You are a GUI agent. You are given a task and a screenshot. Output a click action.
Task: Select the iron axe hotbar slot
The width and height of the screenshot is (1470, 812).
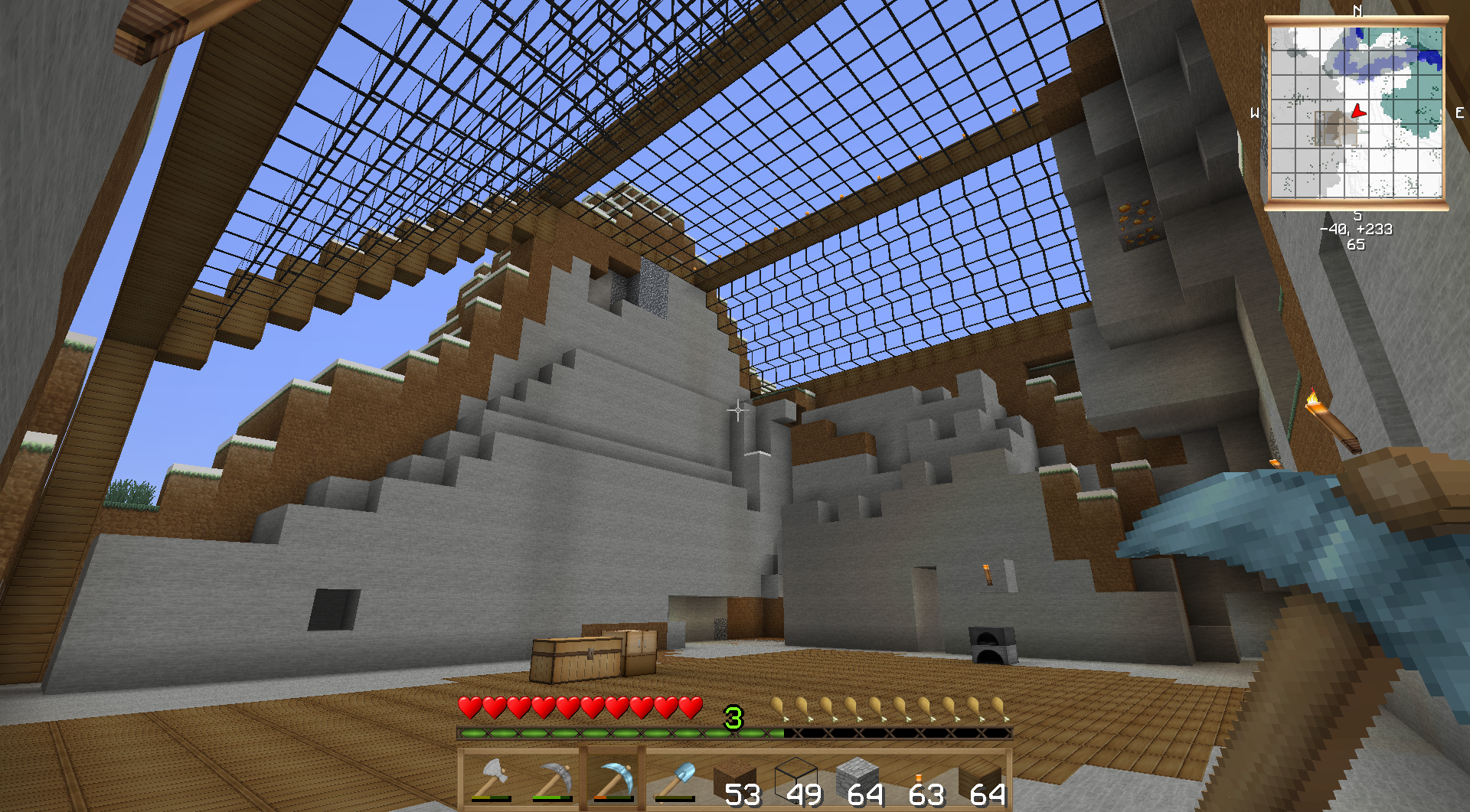(x=491, y=781)
